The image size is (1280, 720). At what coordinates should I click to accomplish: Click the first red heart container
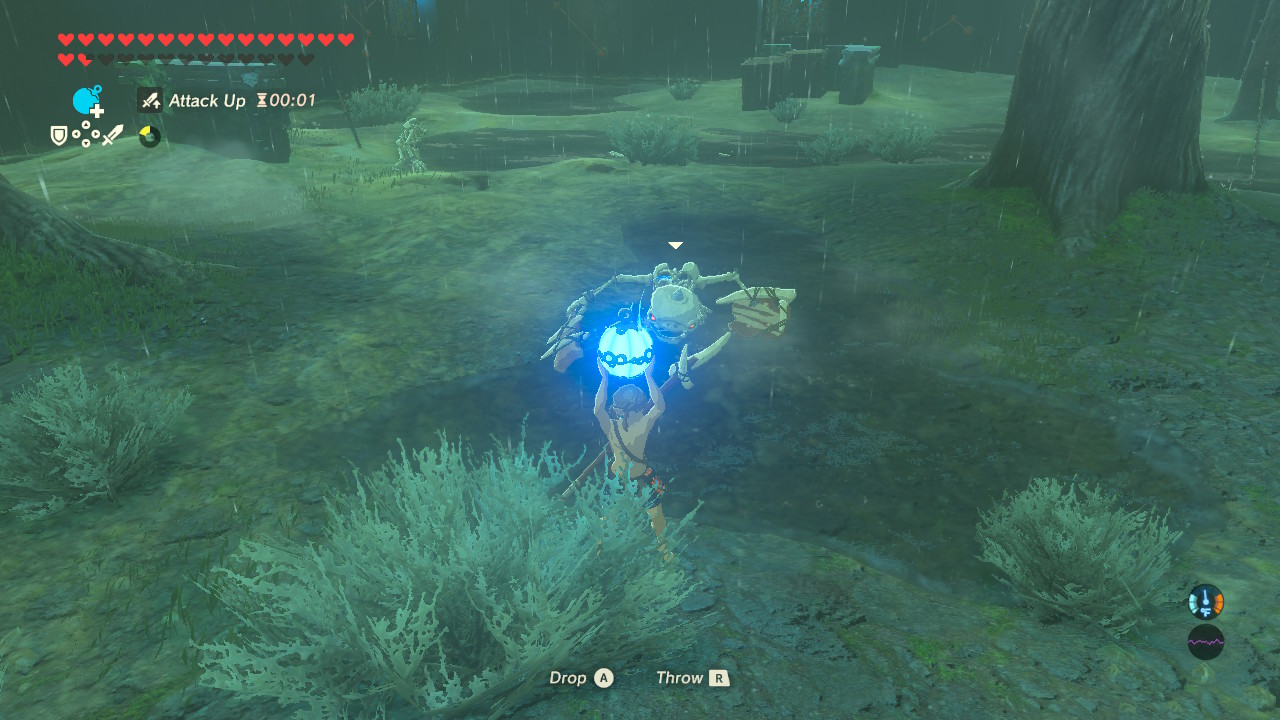pyautogui.click(x=64, y=39)
